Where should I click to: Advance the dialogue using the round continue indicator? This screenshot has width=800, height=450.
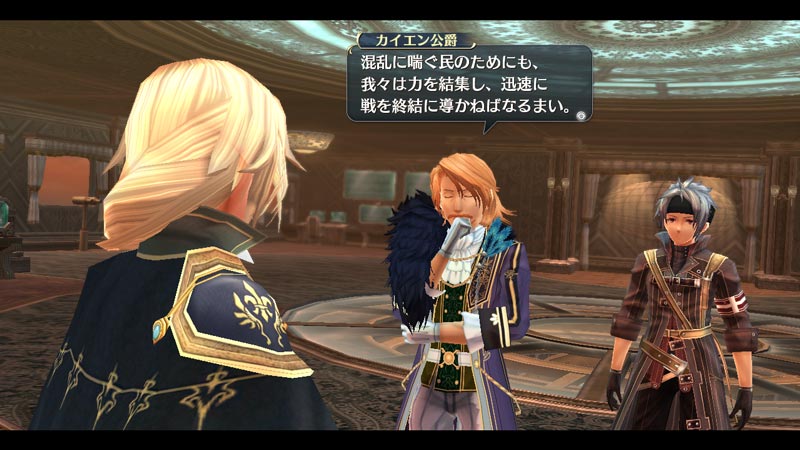(581, 115)
